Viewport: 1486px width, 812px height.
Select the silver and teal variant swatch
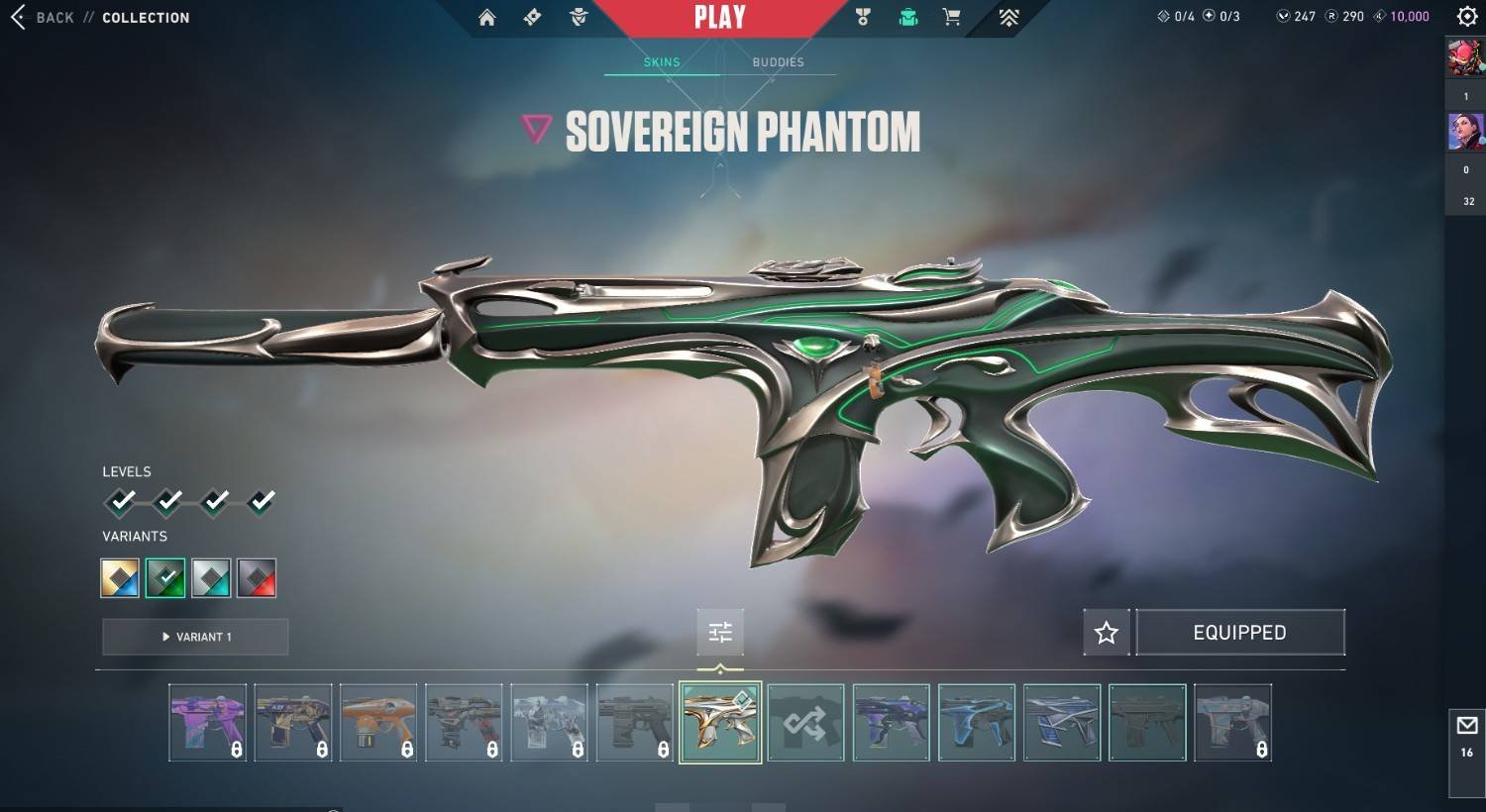click(x=211, y=578)
